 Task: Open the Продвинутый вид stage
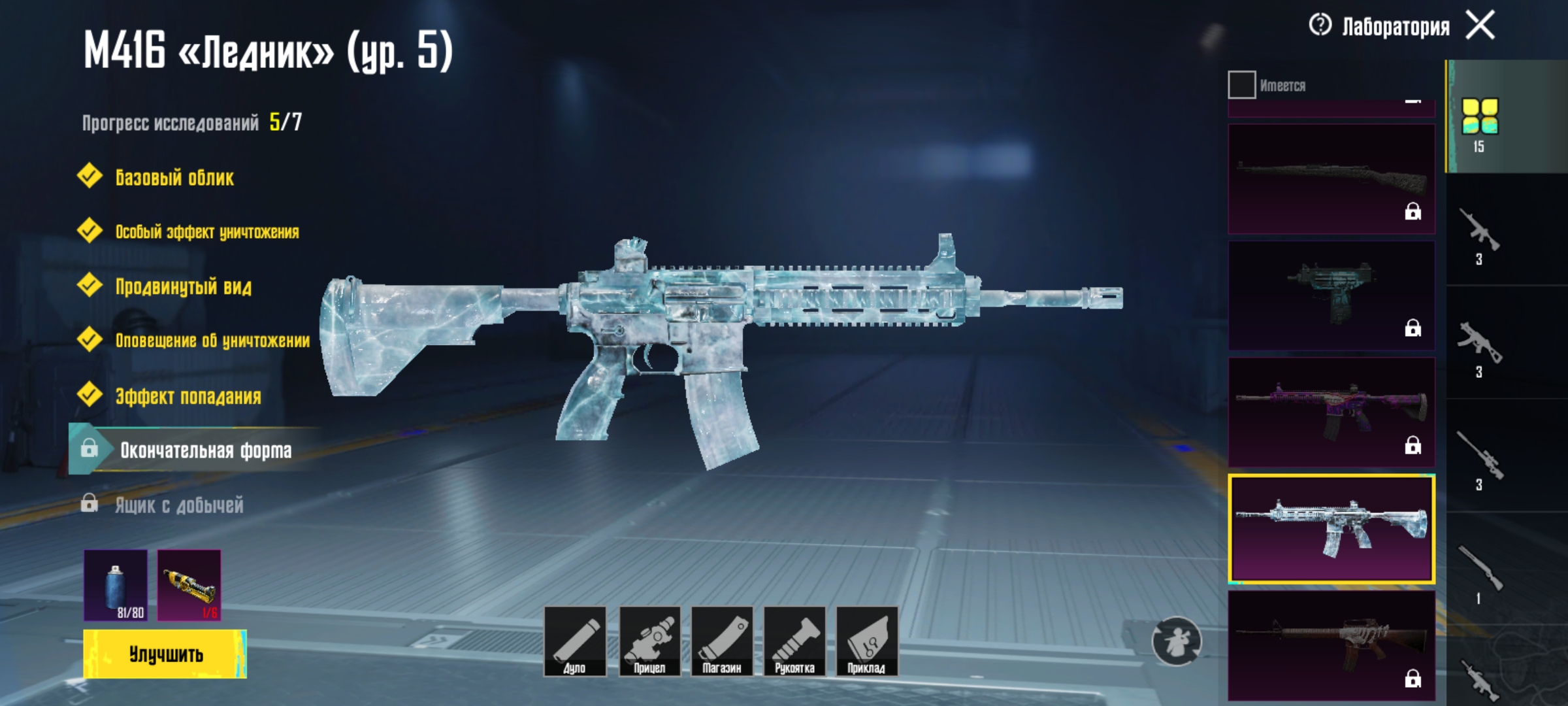tap(183, 286)
